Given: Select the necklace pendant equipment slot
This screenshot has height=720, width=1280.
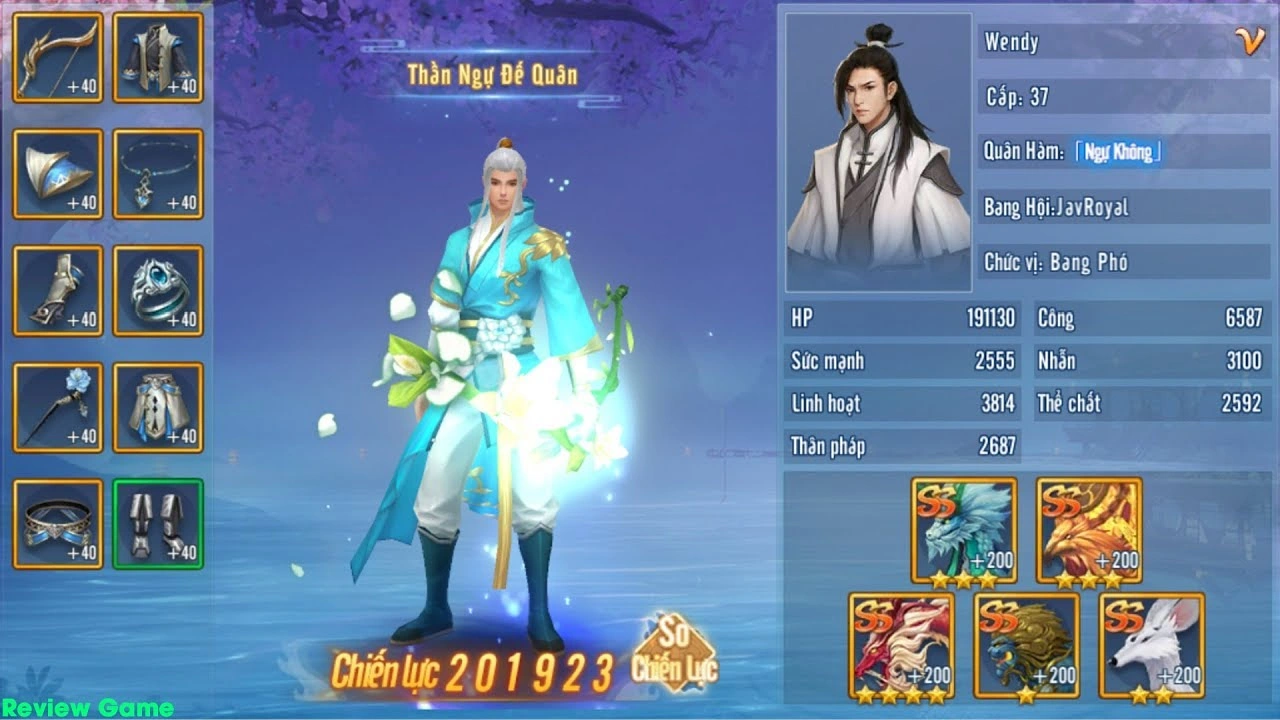Looking at the screenshot, I should (158, 174).
